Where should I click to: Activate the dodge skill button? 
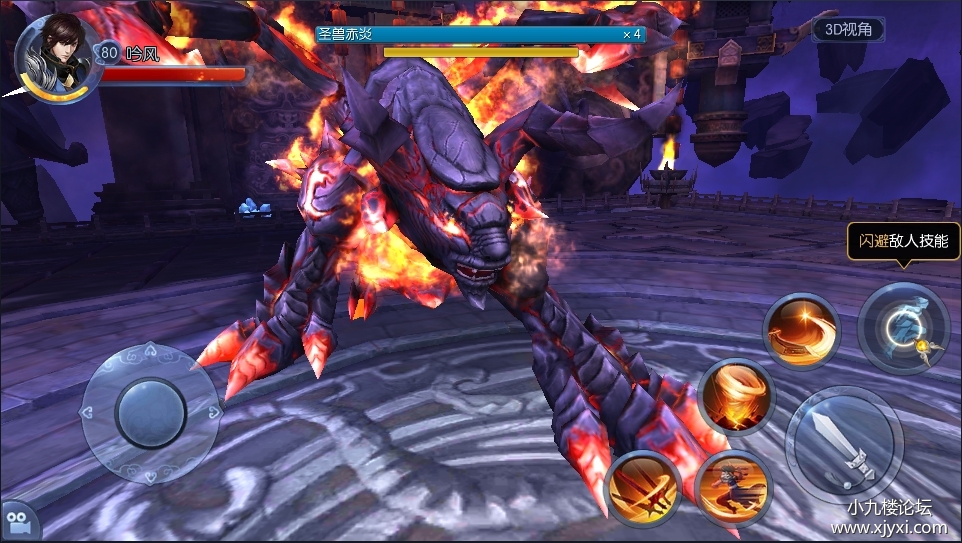pyautogui.click(x=903, y=329)
